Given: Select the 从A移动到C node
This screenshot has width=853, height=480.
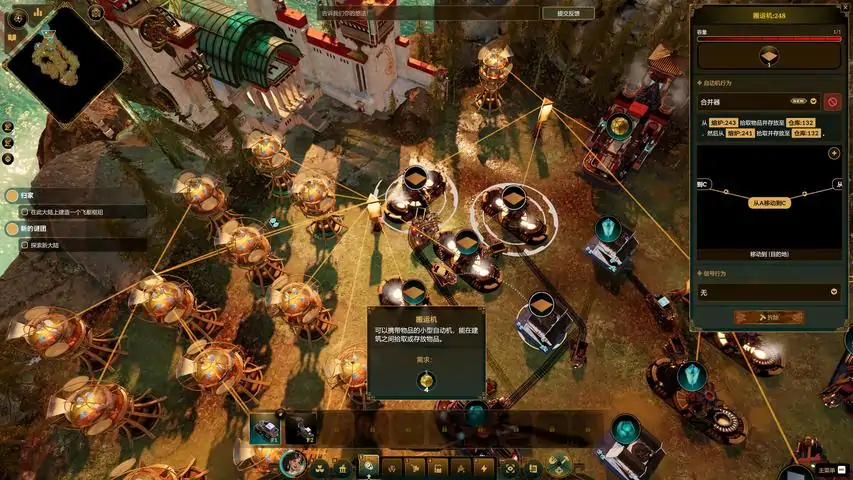Looking at the screenshot, I should (x=768, y=203).
